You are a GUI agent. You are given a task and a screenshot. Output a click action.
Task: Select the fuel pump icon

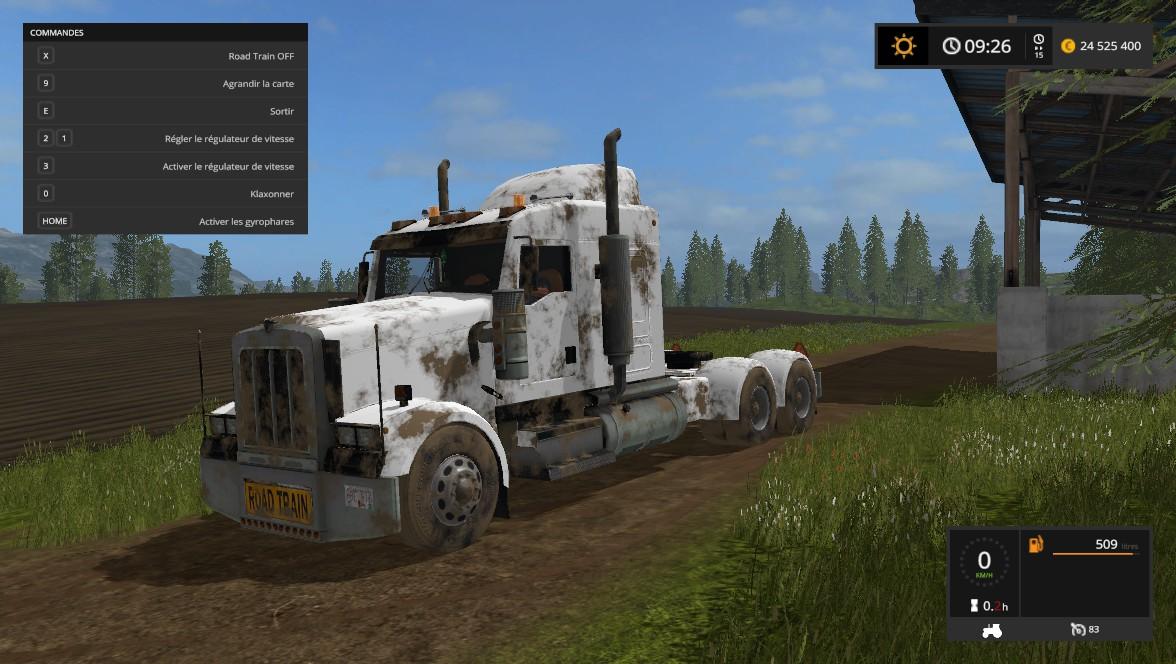pos(1036,545)
